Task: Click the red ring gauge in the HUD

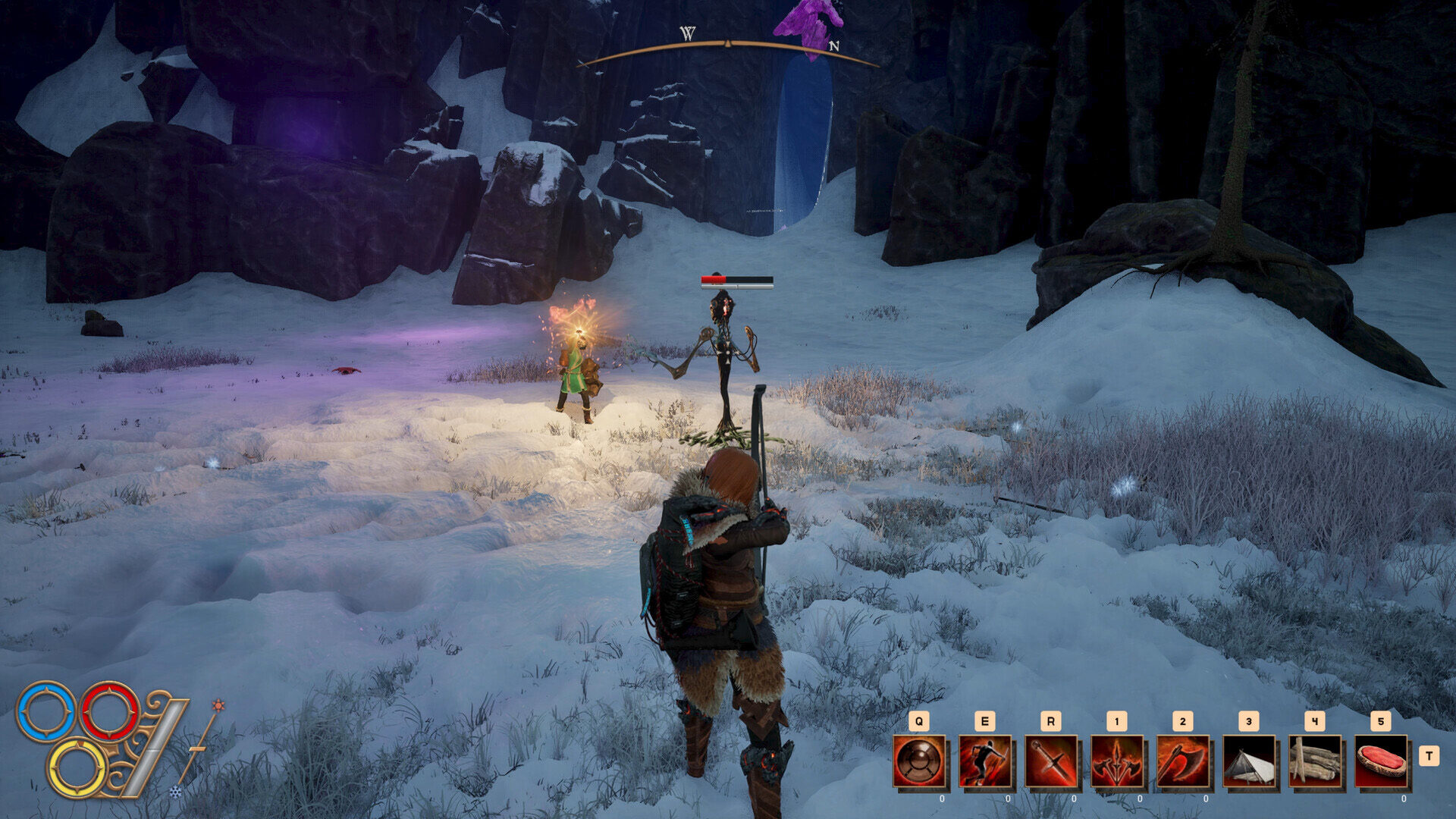Action: tap(108, 711)
